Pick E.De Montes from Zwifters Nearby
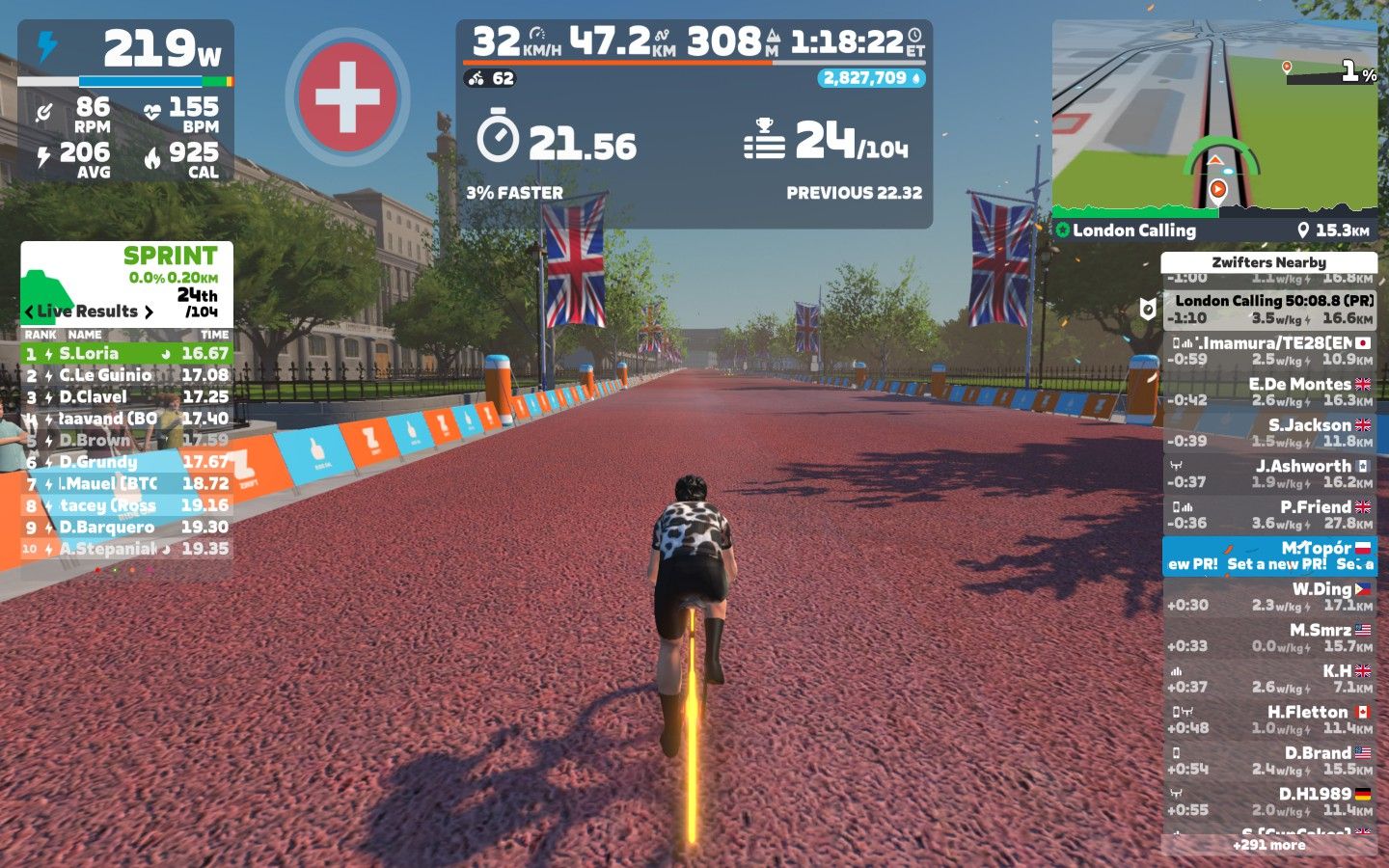Viewport: 1389px width, 868px height. (x=1268, y=392)
